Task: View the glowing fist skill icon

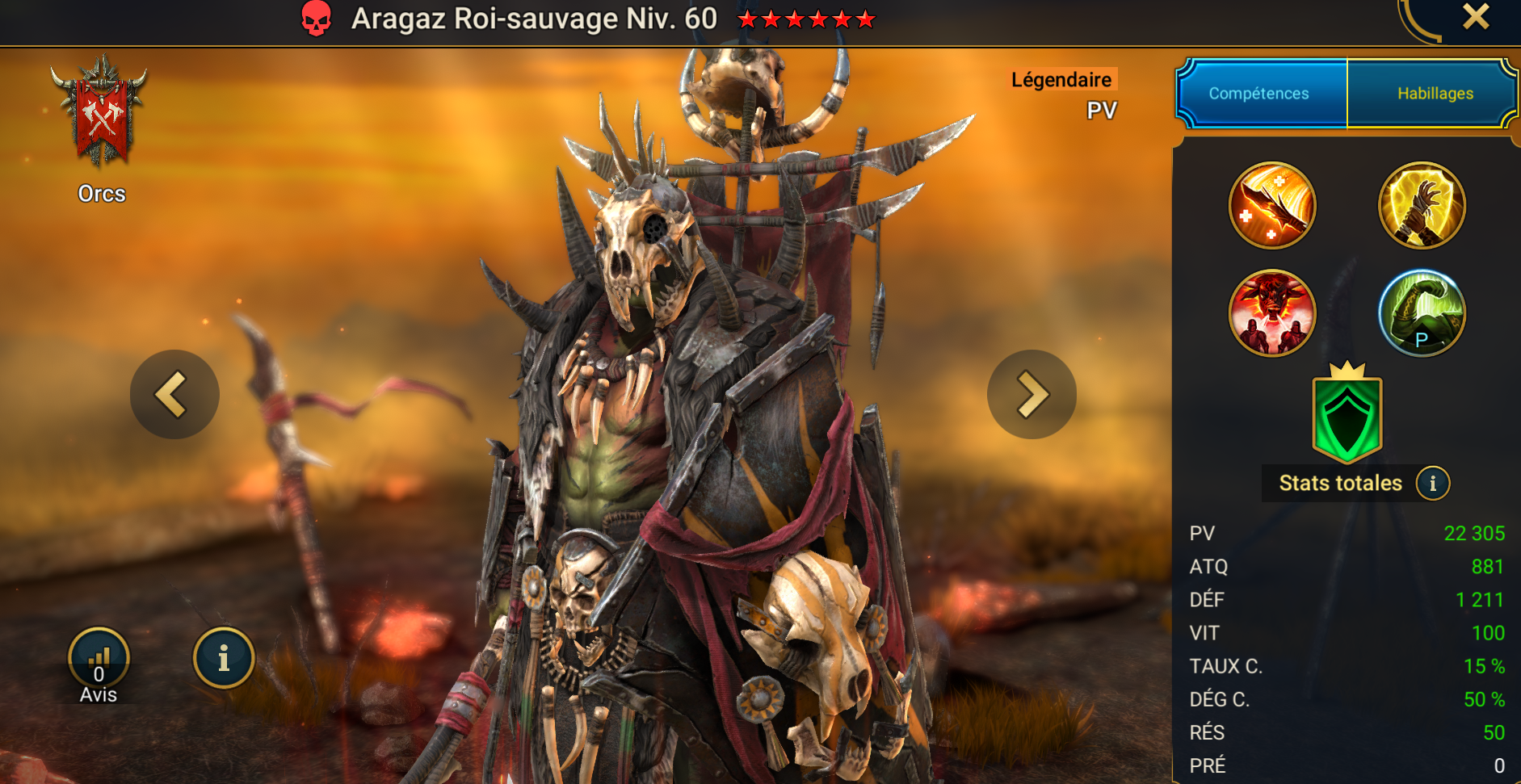Action: pyautogui.click(x=1422, y=205)
